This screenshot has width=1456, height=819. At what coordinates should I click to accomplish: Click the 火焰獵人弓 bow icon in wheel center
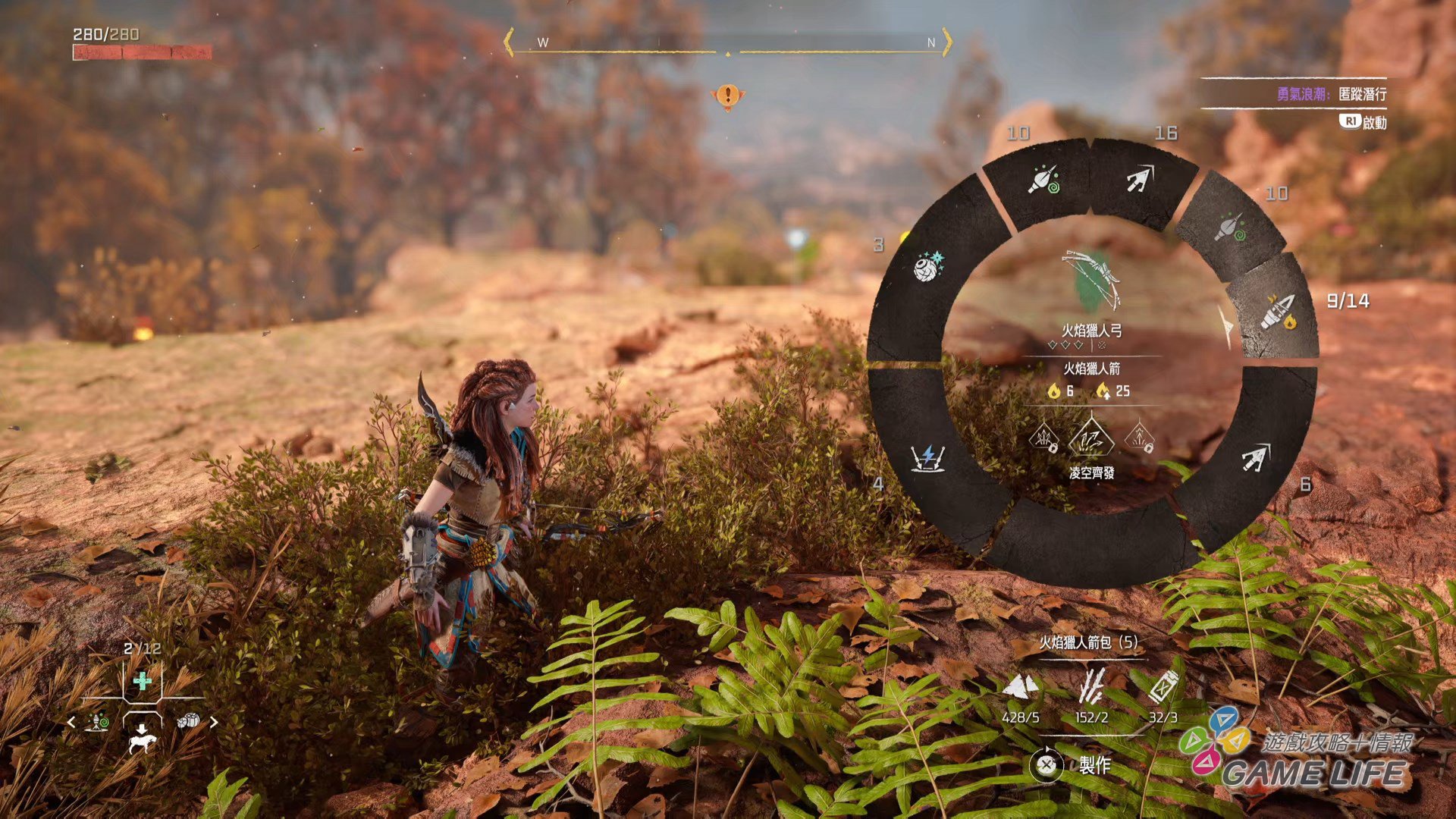tap(1092, 281)
